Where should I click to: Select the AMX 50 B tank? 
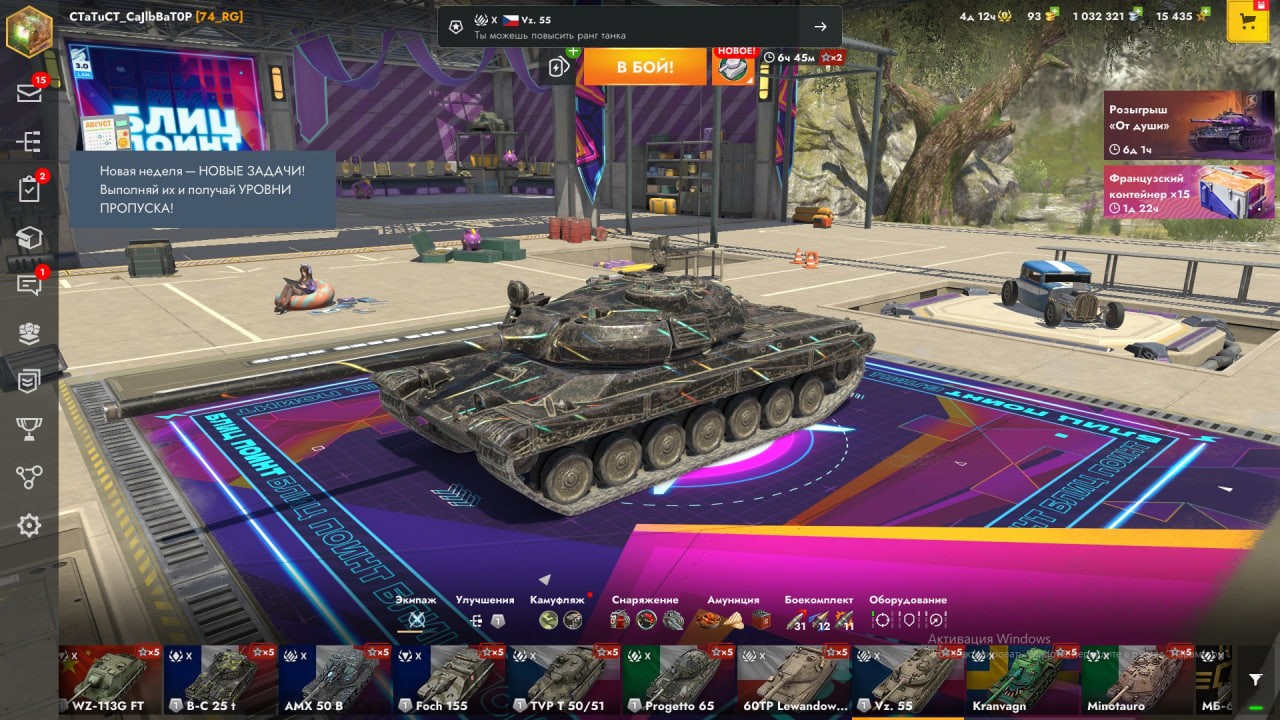coord(336,680)
